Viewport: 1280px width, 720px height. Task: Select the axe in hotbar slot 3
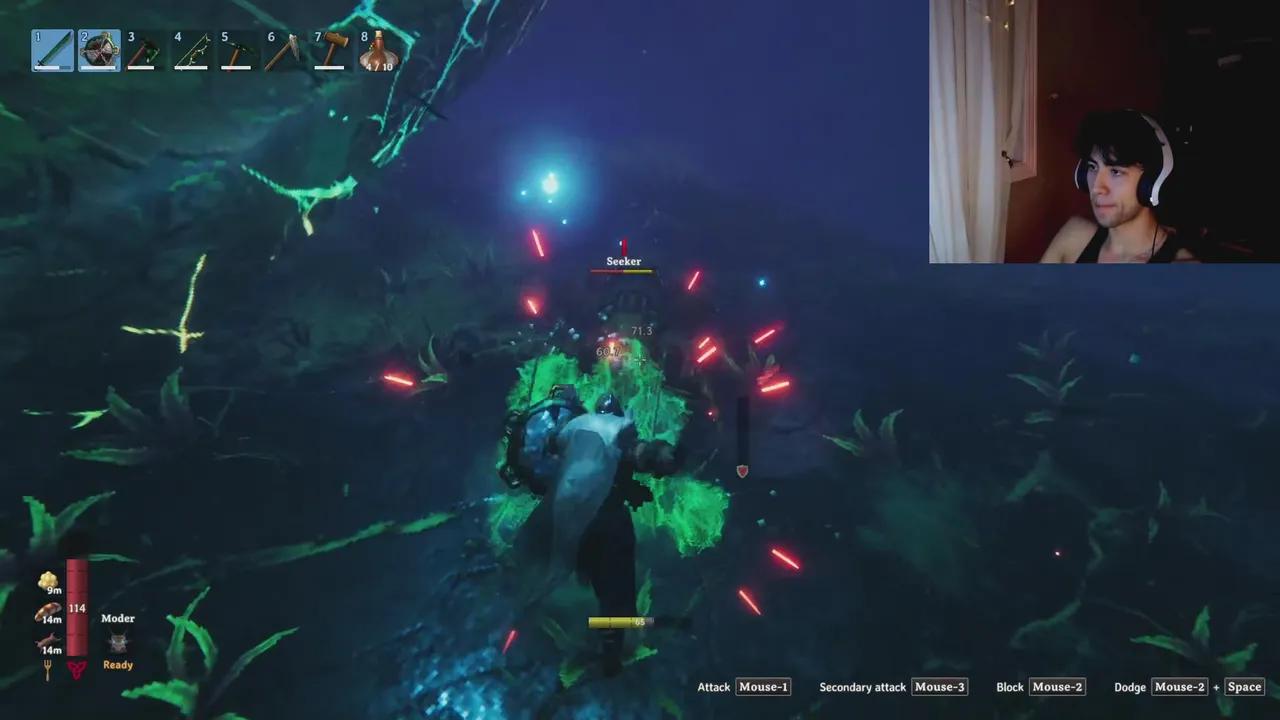point(145,50)
